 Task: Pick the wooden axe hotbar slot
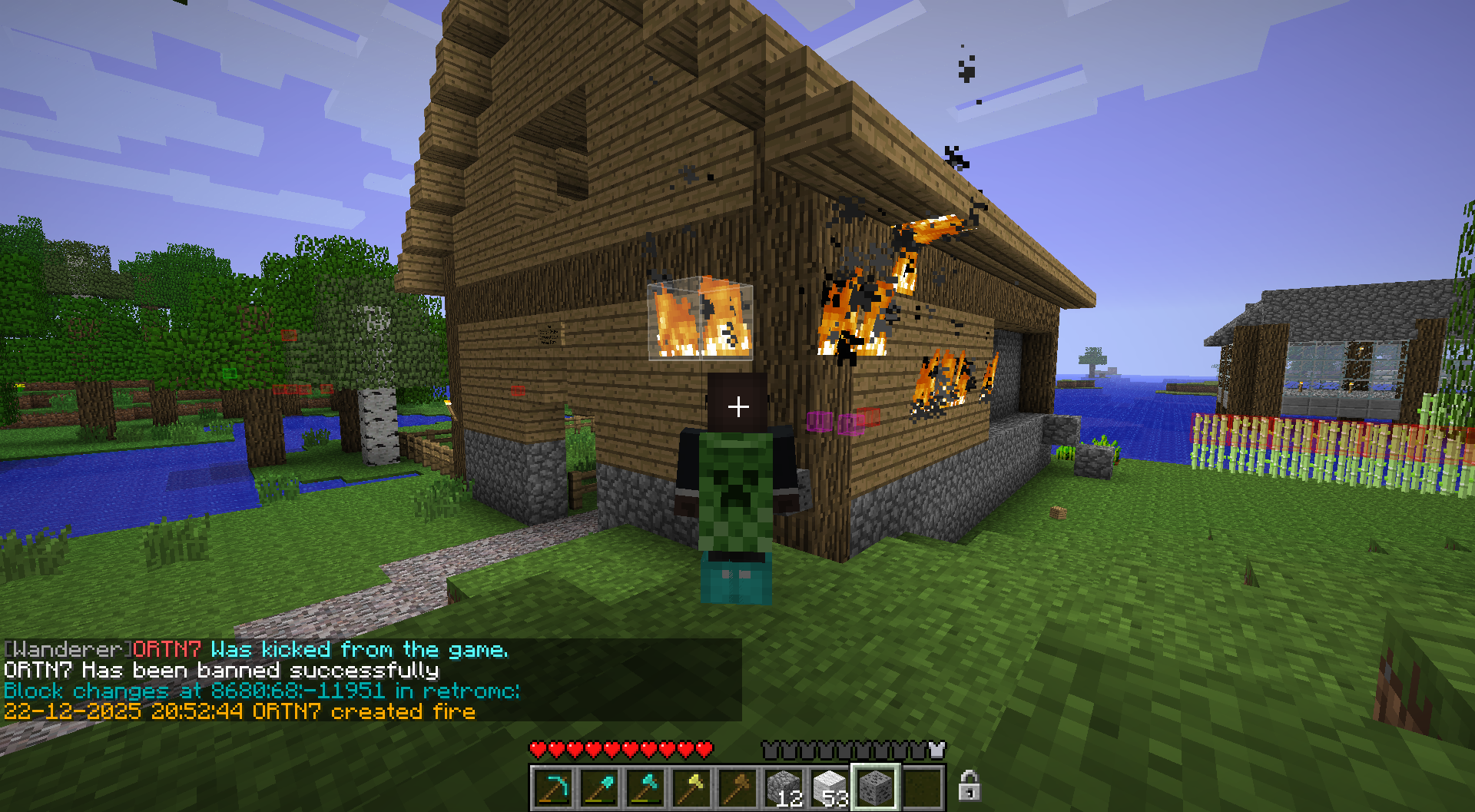click(737, 787)
